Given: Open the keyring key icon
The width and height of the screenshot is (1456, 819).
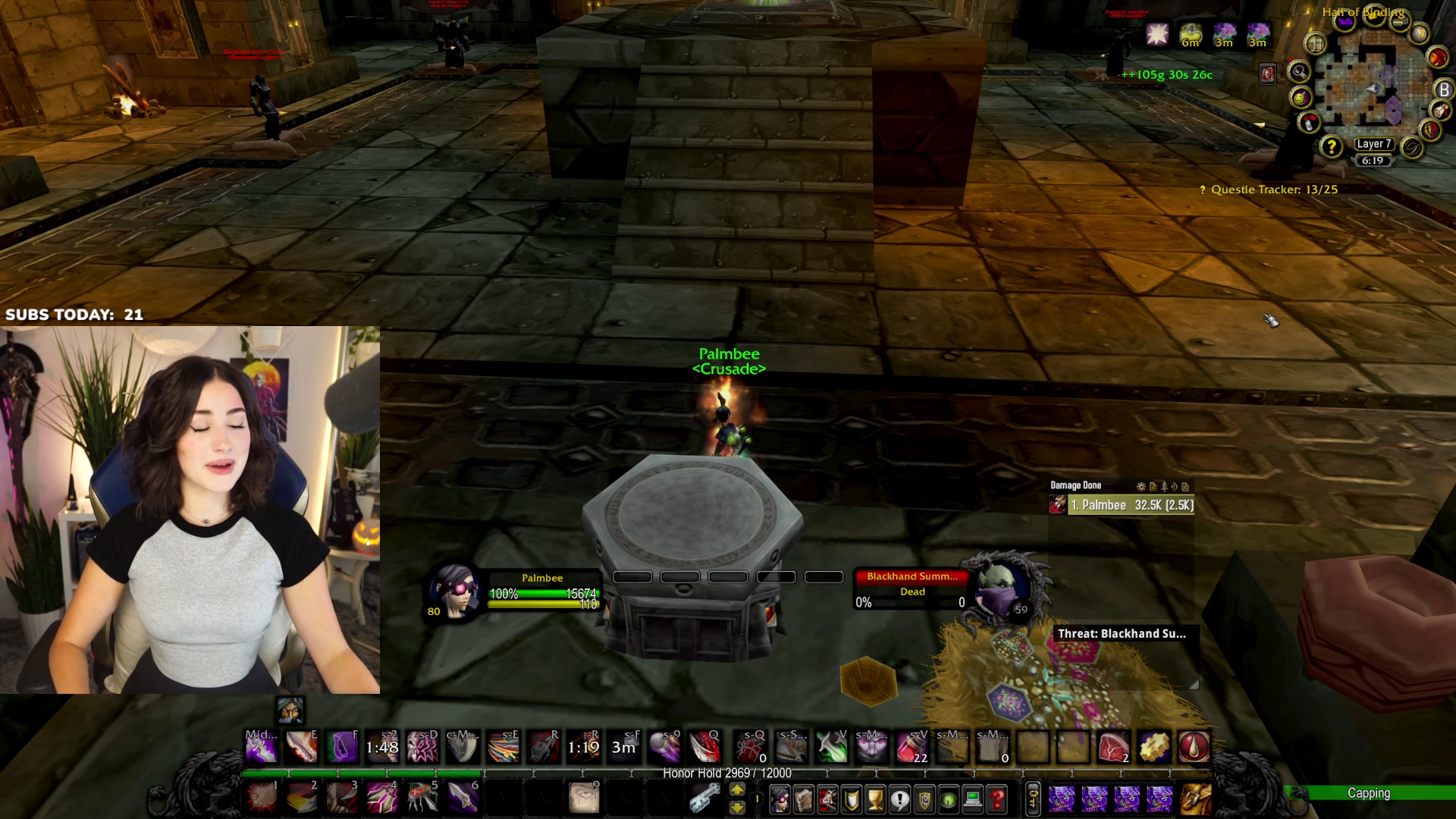Looking at the screenshot, I should [x=1034, y=799].
